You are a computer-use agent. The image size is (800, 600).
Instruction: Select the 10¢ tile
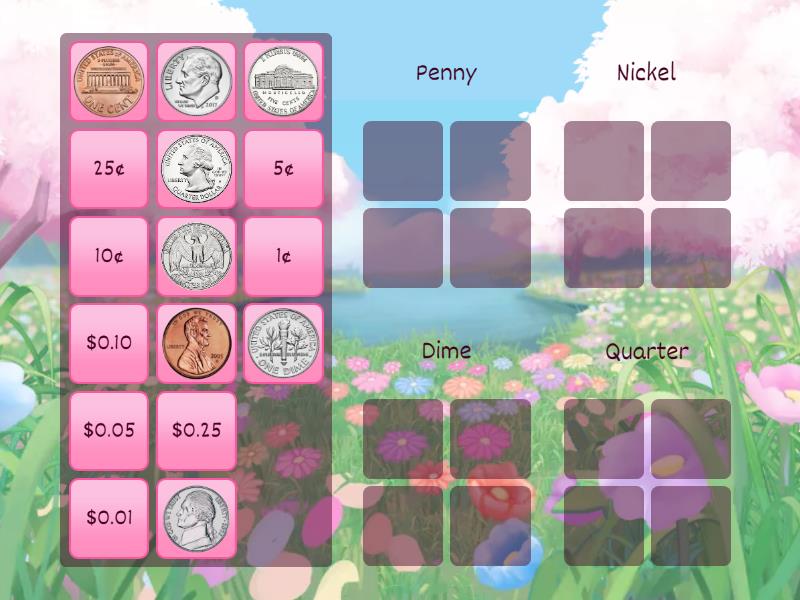point(109,256)
